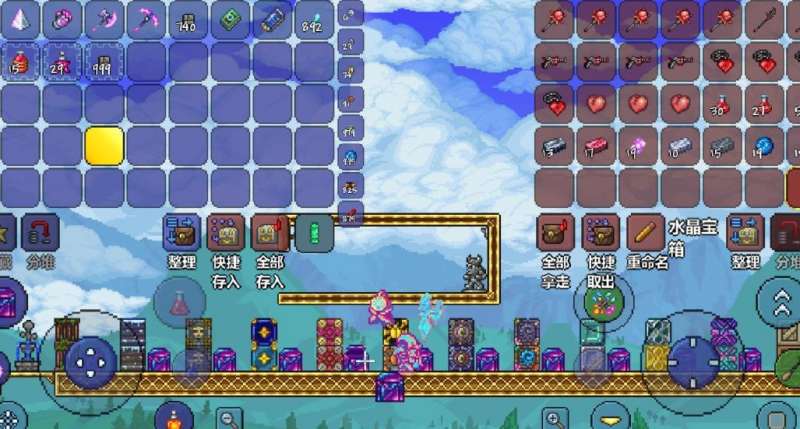Select the highlighted yellow inventory slot

point(104,146)
